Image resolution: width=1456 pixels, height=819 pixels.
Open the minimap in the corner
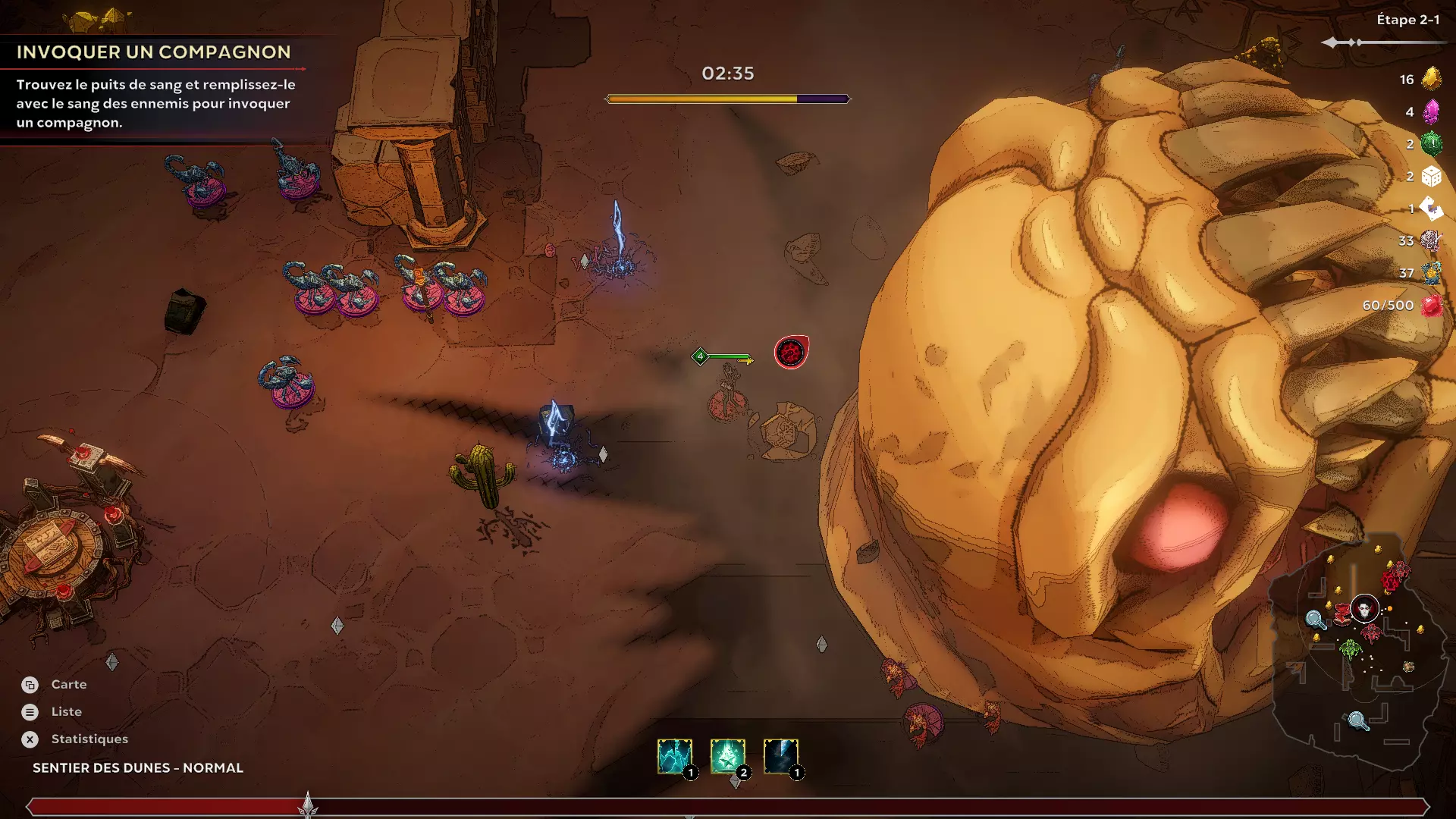pos(1359,652)
